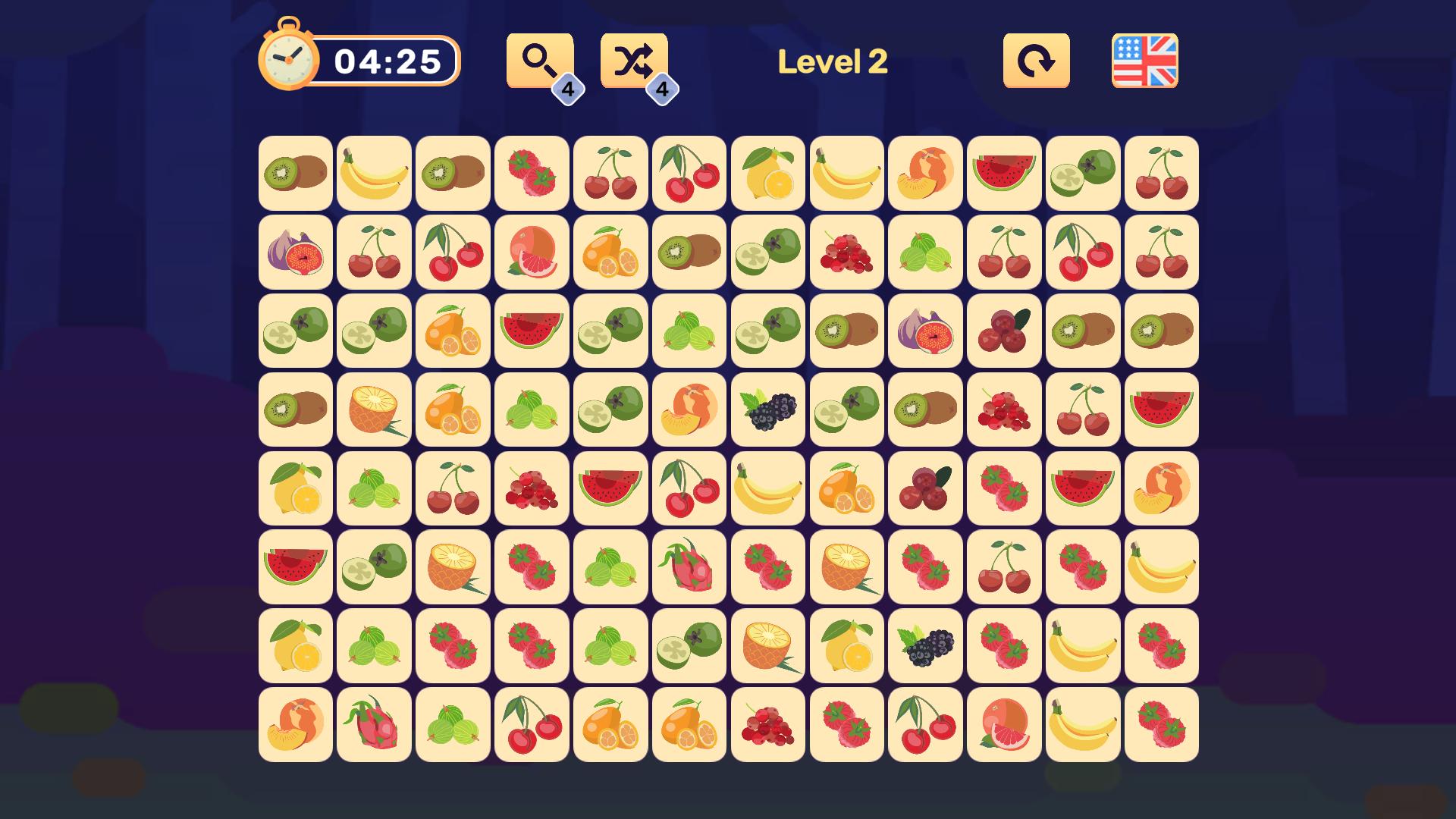Activate the shuffle power-up
This screenshot has width=1456, height=819.
coord(634,59)
